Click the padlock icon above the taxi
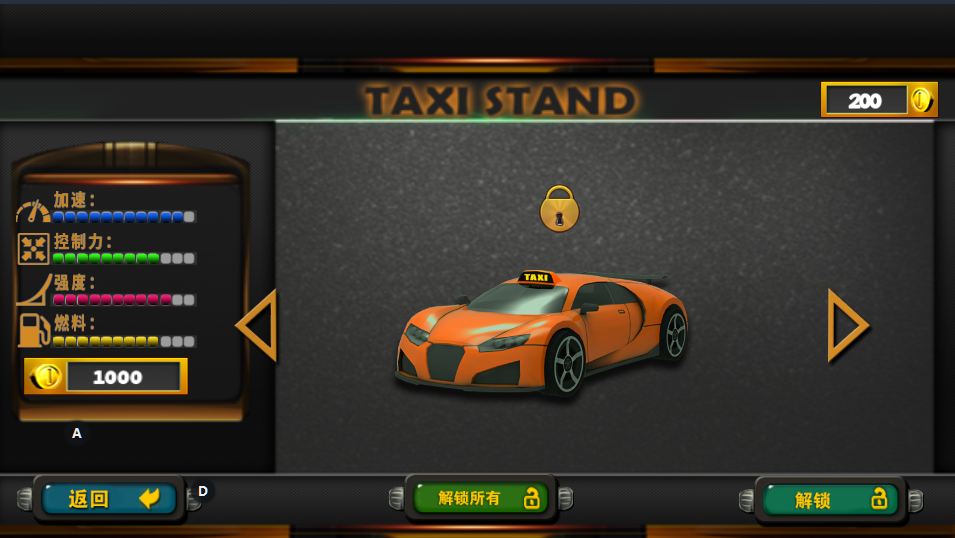955x538 pixels. click(559, 209)
